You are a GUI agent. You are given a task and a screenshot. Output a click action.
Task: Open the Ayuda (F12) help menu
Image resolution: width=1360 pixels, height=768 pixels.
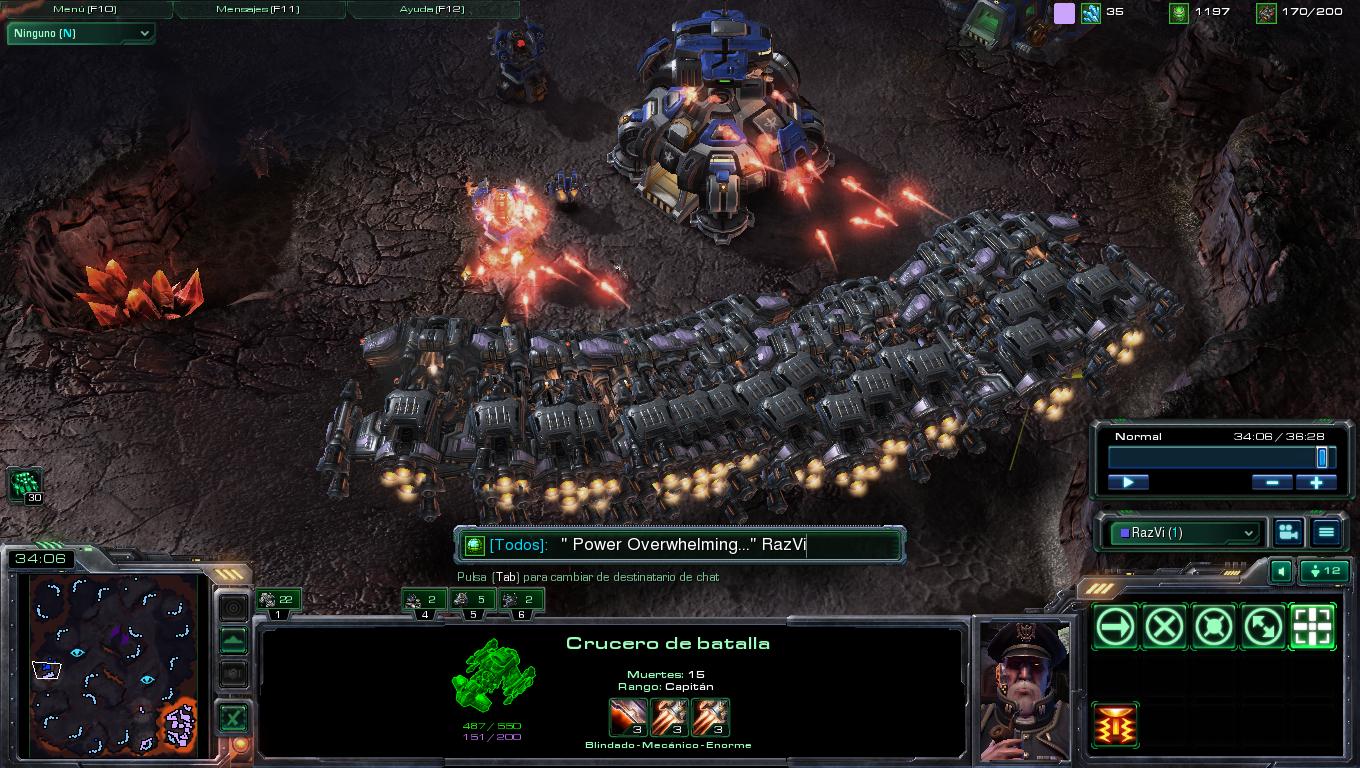click(x=433, y=10)
